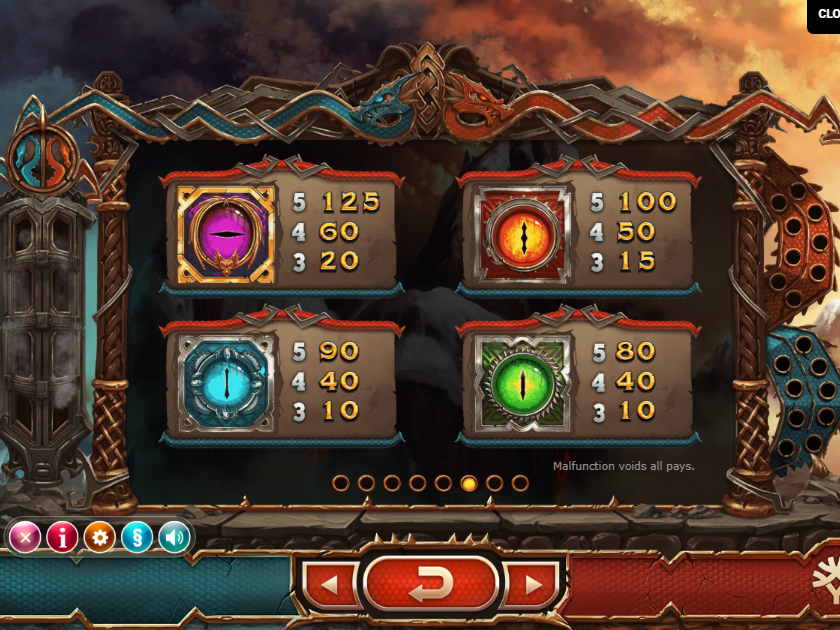Image resolution: width=840 pixels, height=630 pixels.
Task: Open settings with the orange gear icon
Action: [99, 537]
